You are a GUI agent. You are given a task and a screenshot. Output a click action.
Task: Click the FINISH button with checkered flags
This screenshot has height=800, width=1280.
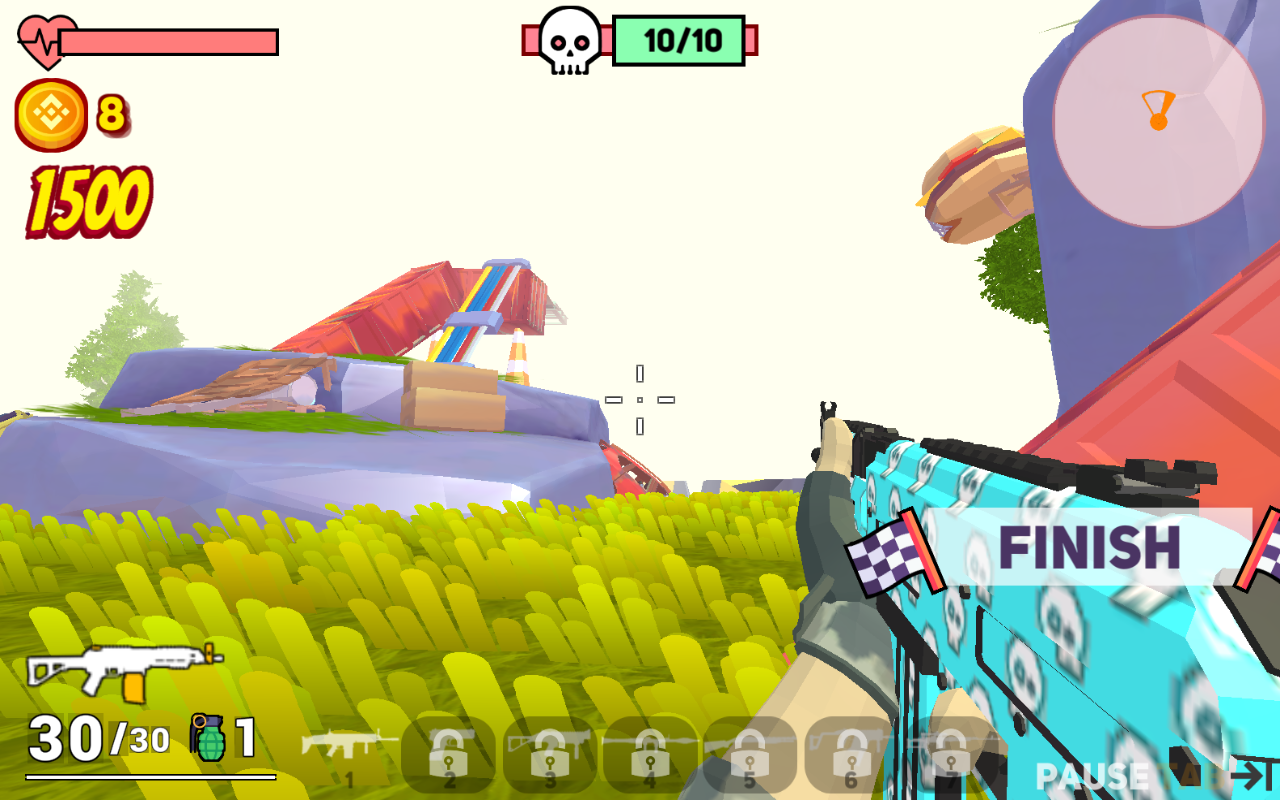[x=1088, y=548]
